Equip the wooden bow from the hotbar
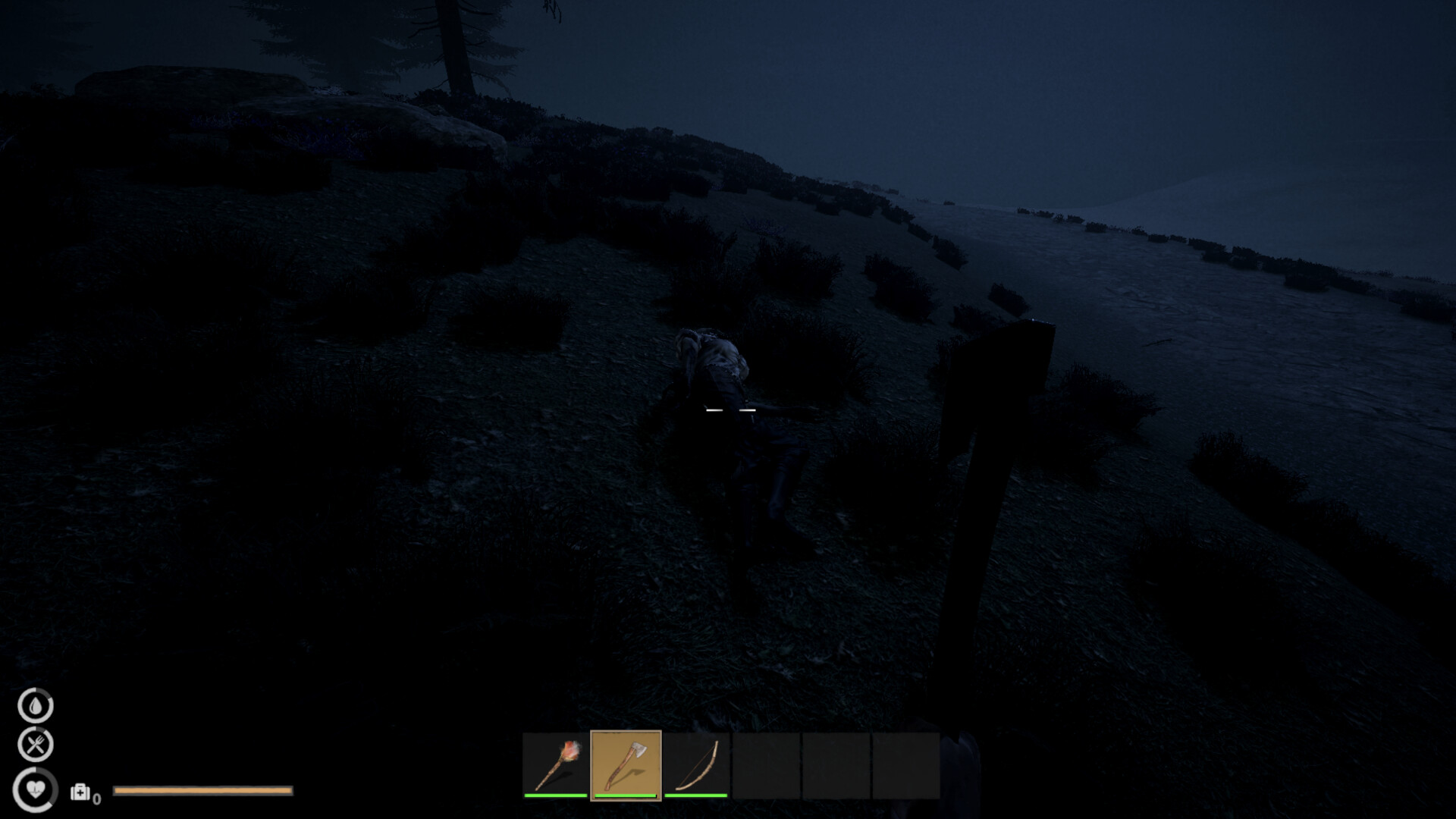 [x=698, y=764]
